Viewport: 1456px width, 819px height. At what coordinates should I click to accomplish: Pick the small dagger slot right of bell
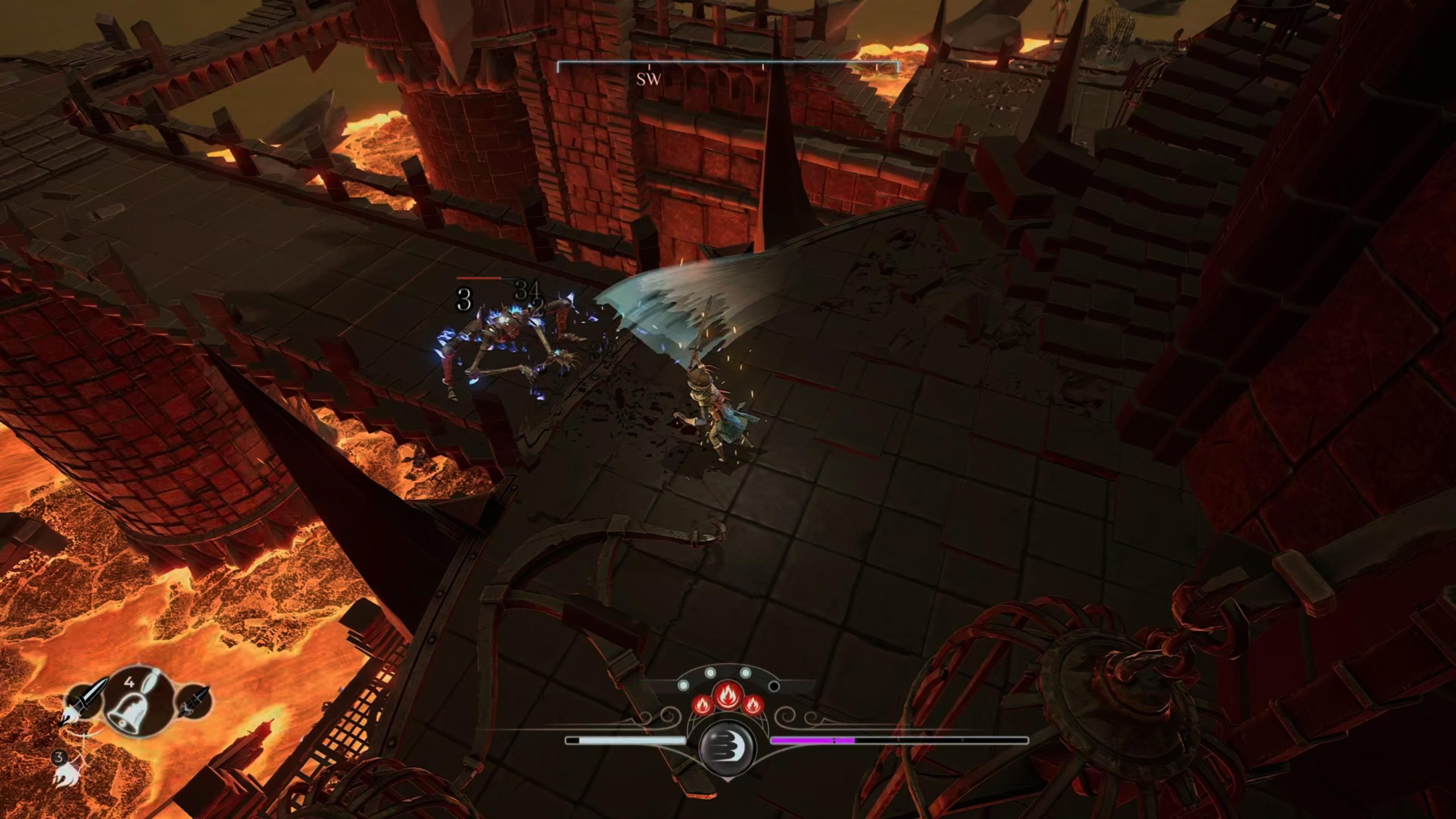pos(193,701)
